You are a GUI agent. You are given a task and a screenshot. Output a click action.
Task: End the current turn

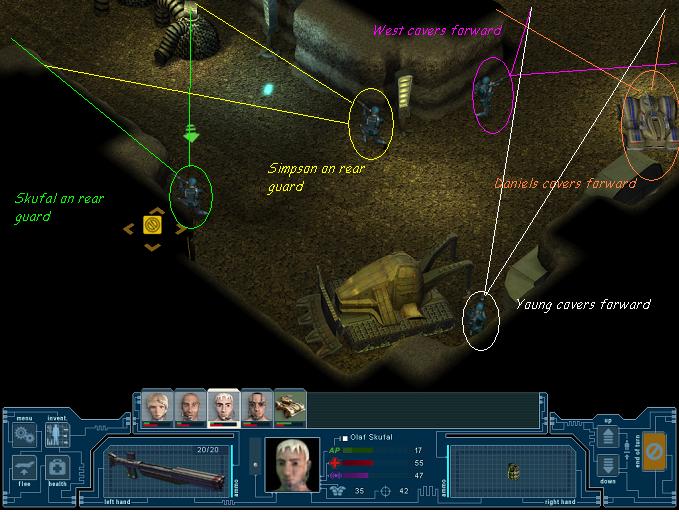pyautogui.click(x=654, y=451)
